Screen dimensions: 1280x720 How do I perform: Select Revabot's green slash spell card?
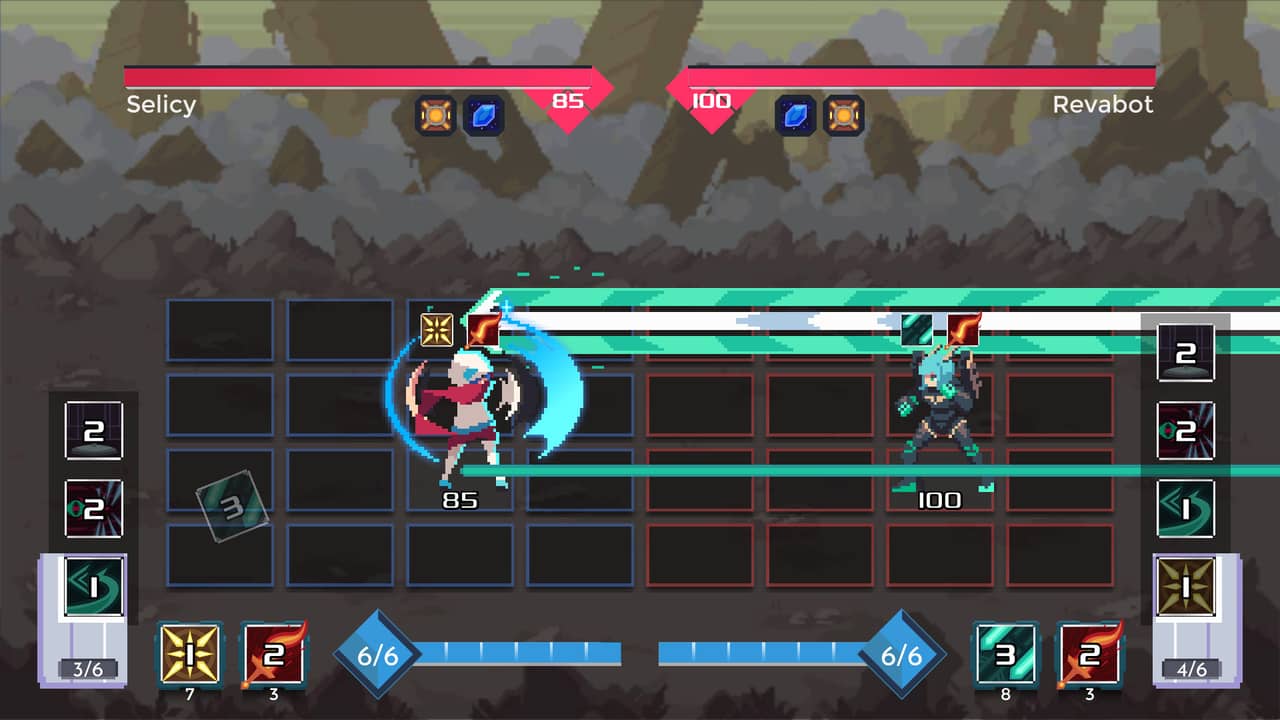[1006, 655]
